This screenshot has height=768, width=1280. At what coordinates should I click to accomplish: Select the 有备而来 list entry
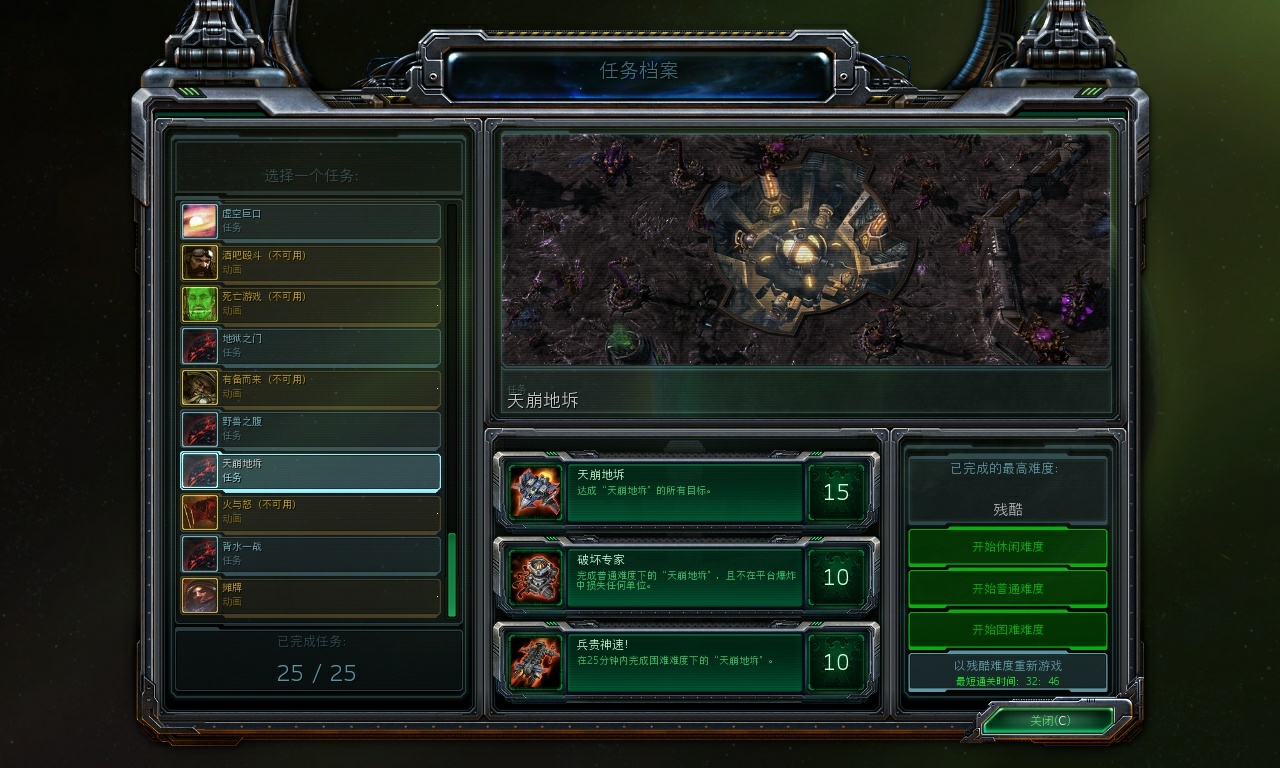click(310, 387)
